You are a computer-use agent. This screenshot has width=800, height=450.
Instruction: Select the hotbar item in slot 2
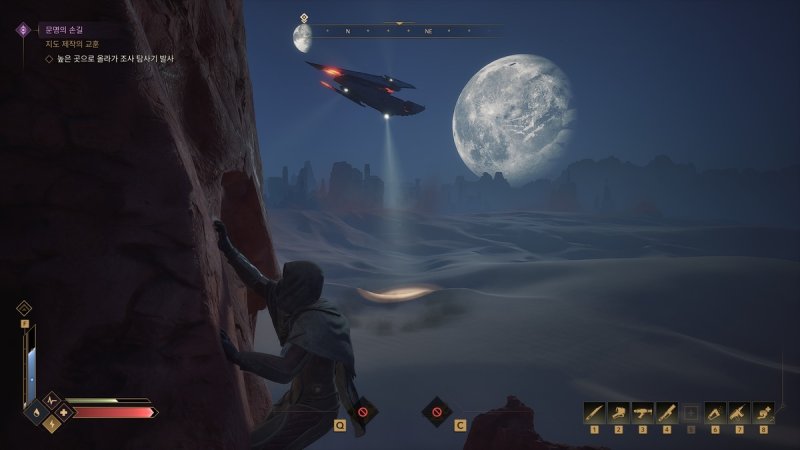[x=618, y=411]
